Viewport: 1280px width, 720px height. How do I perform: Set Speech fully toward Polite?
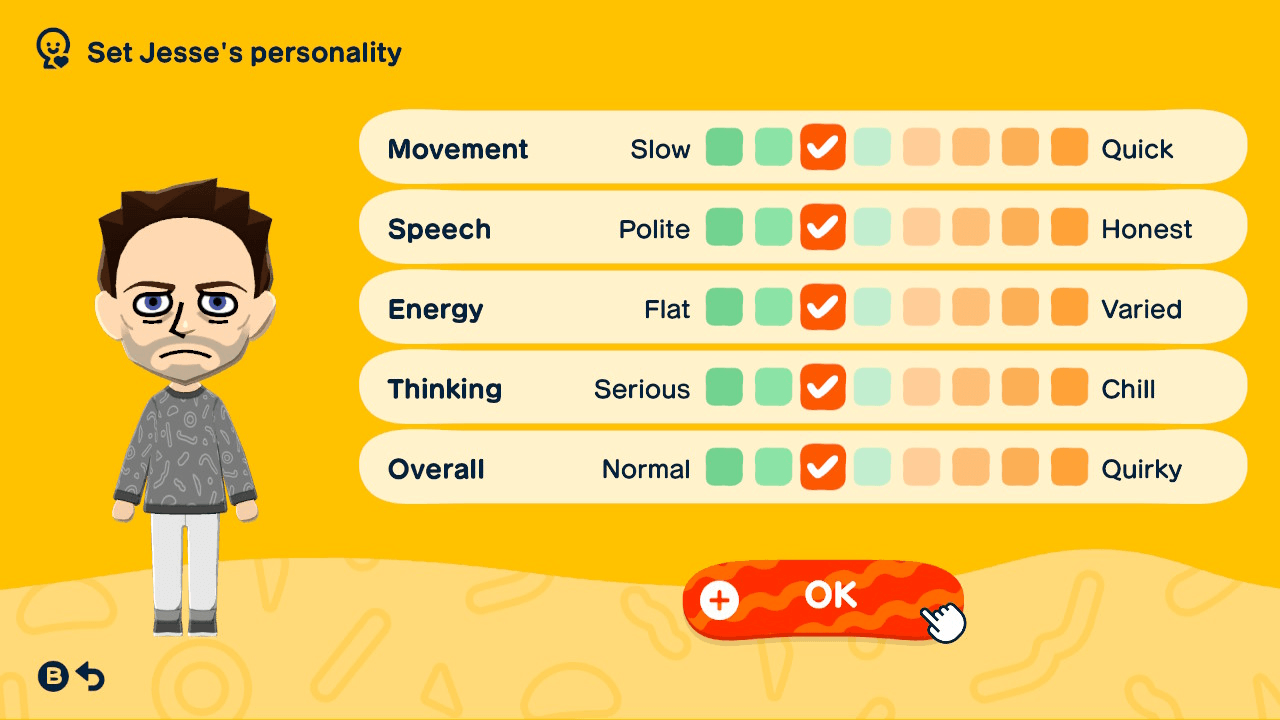point(724,227)
